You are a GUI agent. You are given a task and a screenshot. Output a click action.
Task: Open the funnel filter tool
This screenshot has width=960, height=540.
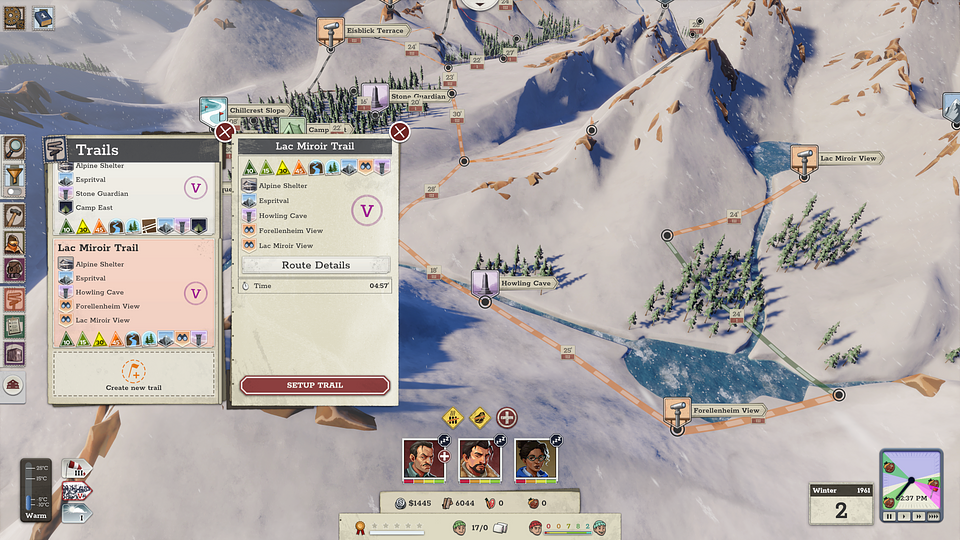14,180
